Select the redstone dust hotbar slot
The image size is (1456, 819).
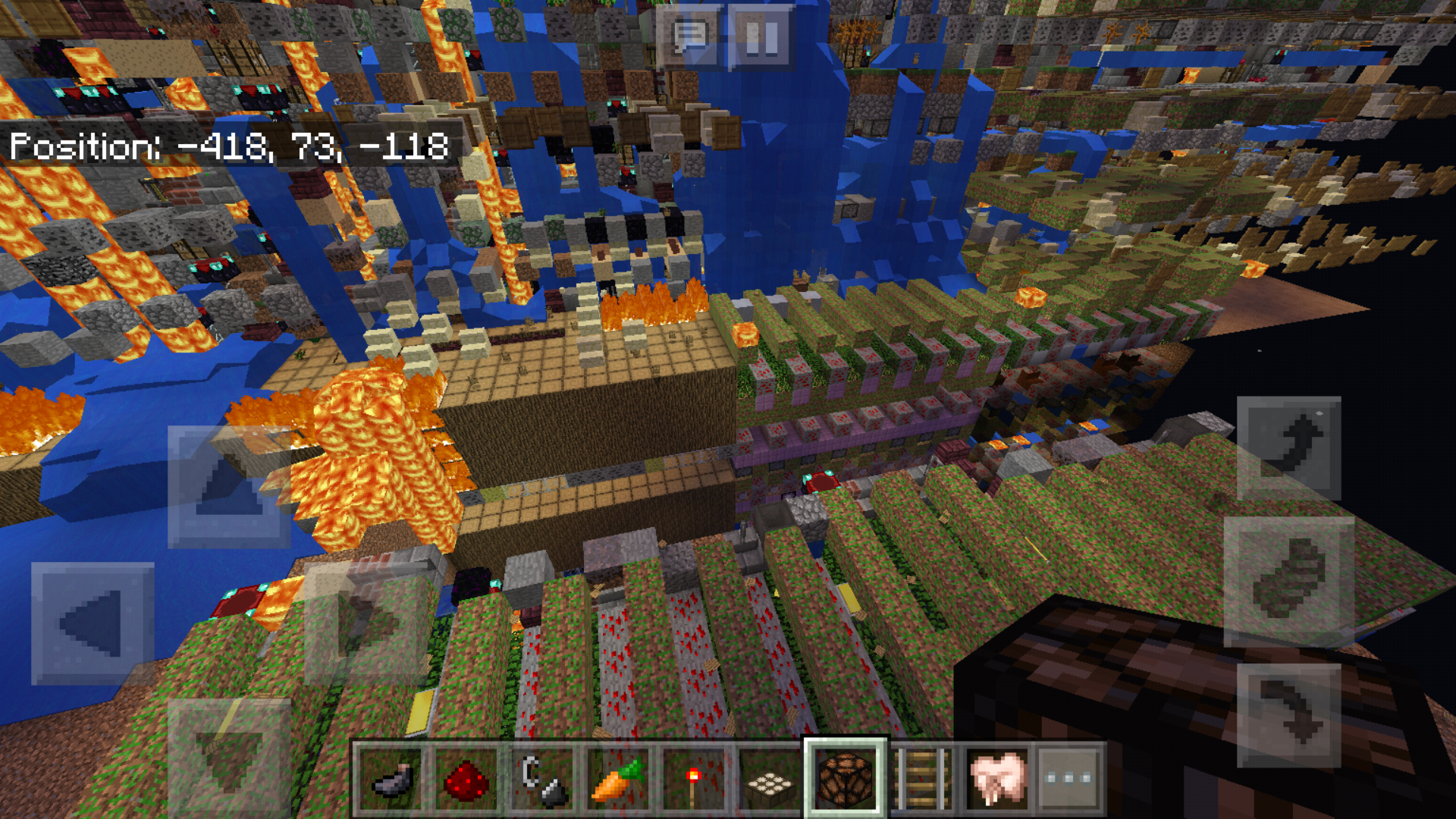466,779
